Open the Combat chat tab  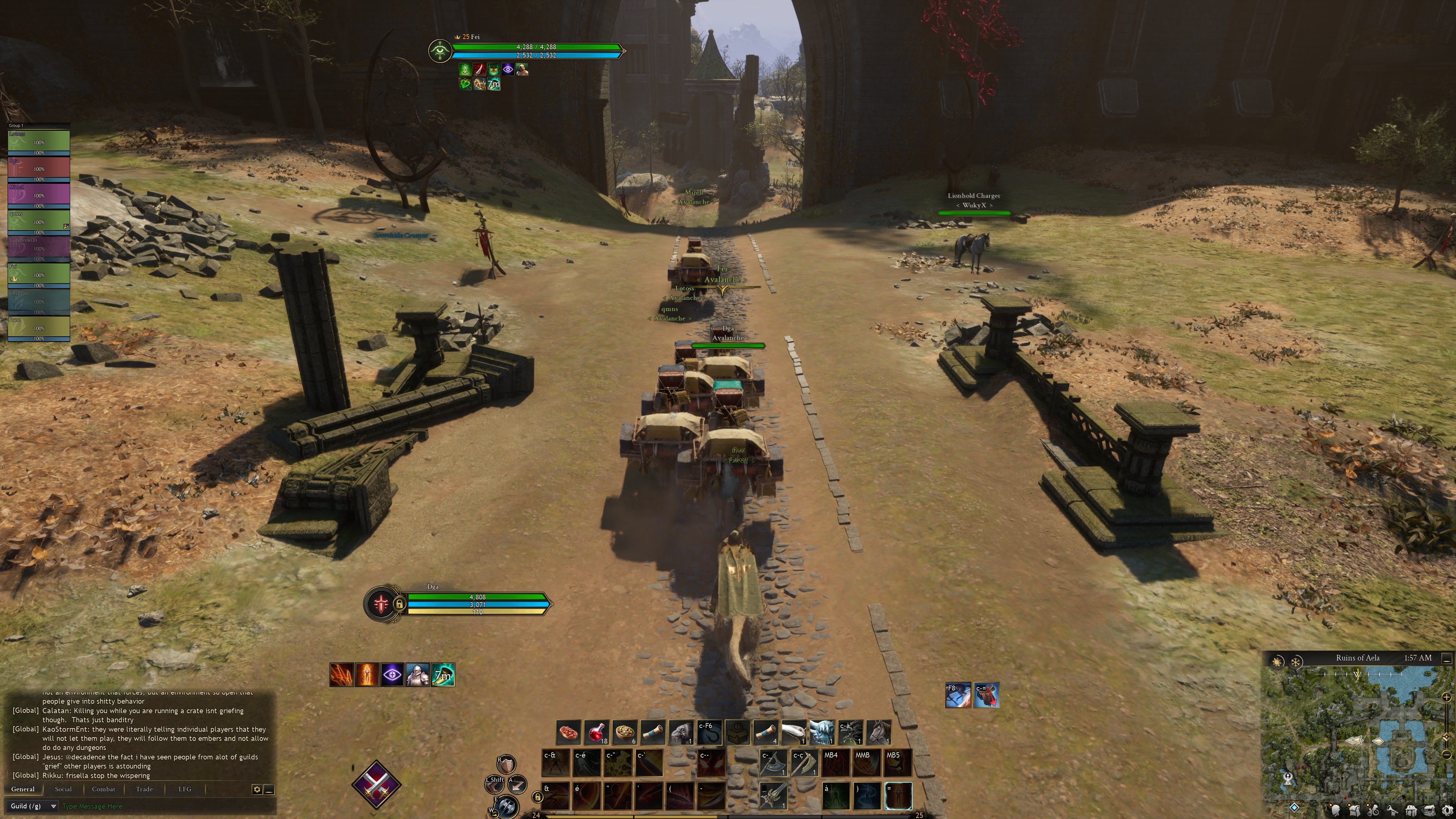pos(104,789)
